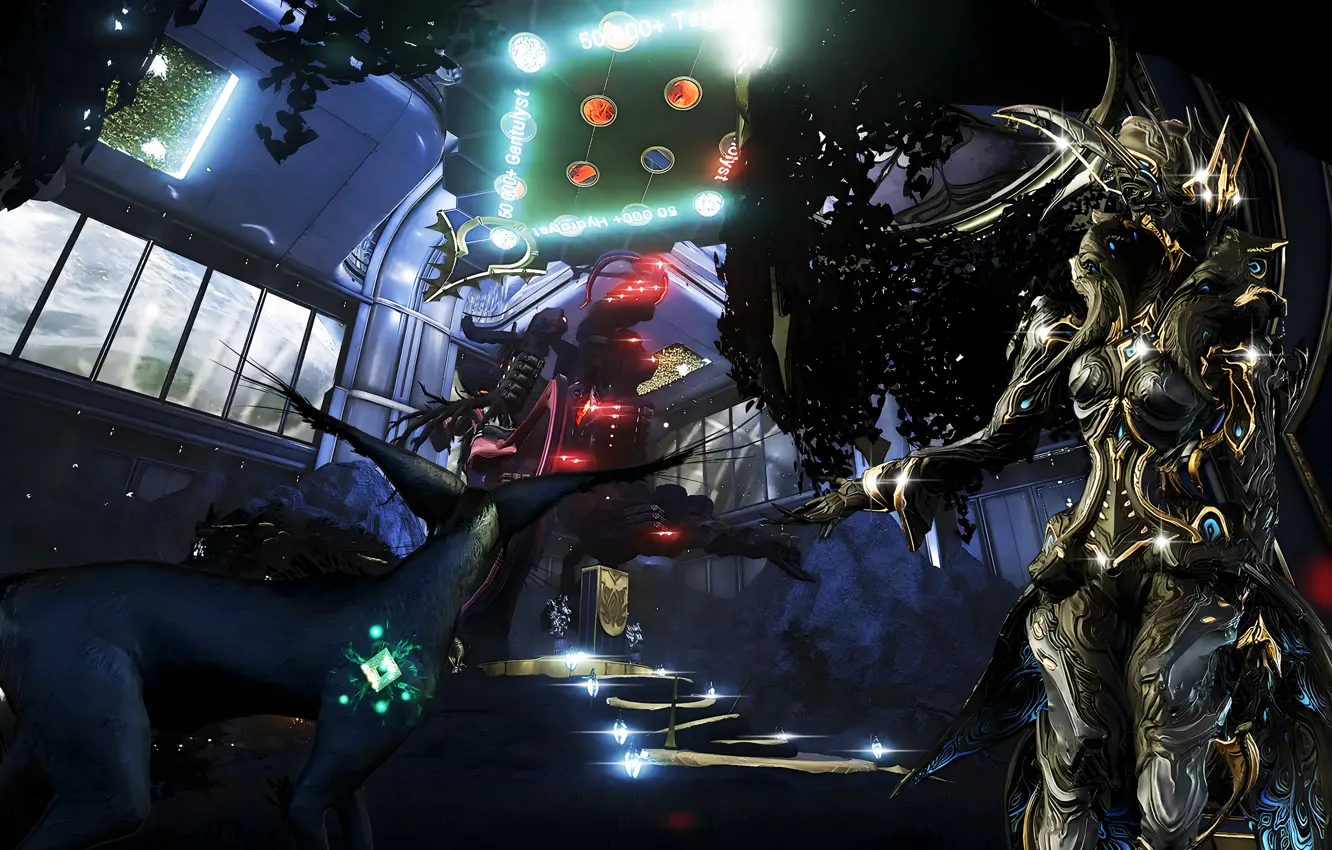1332x850 pixels.
Task: Click the upper-right orange emblem circle
Action: click(680, 94)
